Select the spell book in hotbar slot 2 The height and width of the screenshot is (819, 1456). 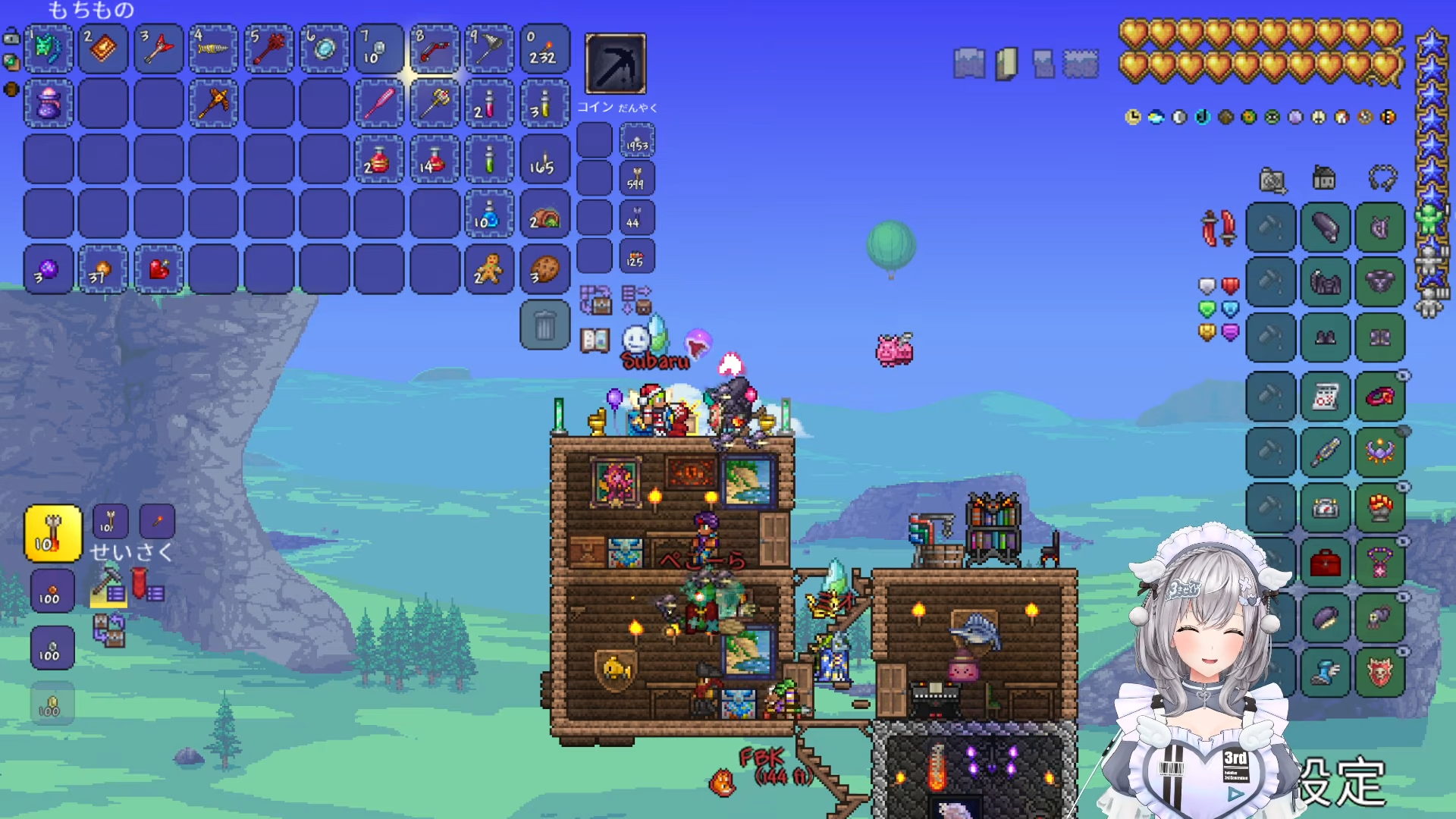[x=103, y=49]
